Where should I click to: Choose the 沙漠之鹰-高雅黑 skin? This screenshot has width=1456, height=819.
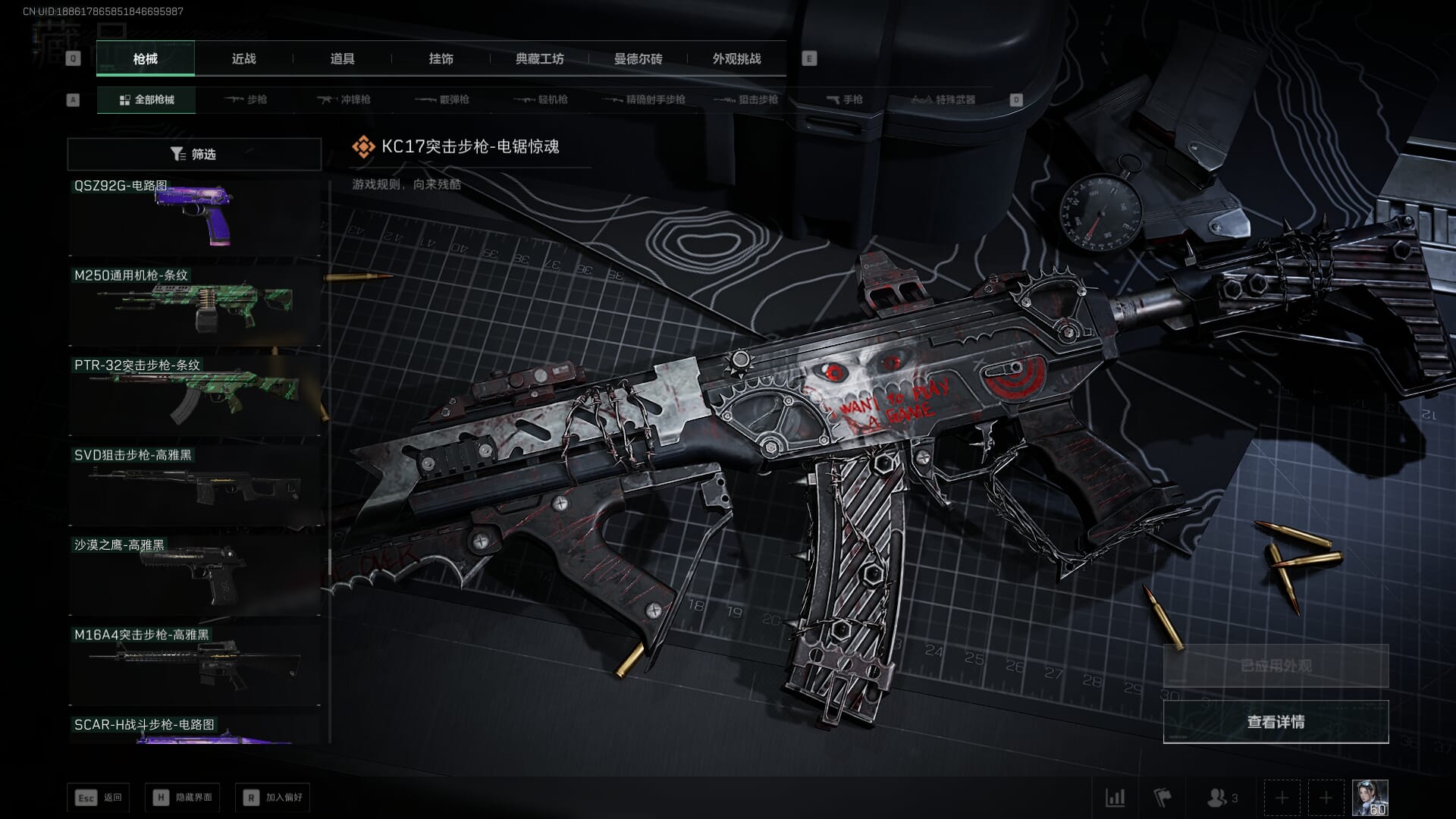point(194,576)
